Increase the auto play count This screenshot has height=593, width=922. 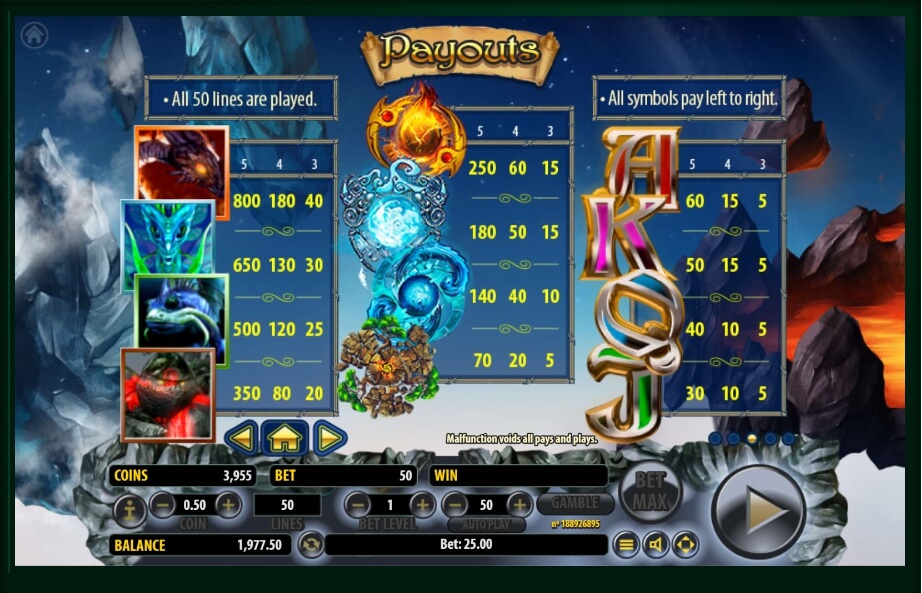click(519, 505)
